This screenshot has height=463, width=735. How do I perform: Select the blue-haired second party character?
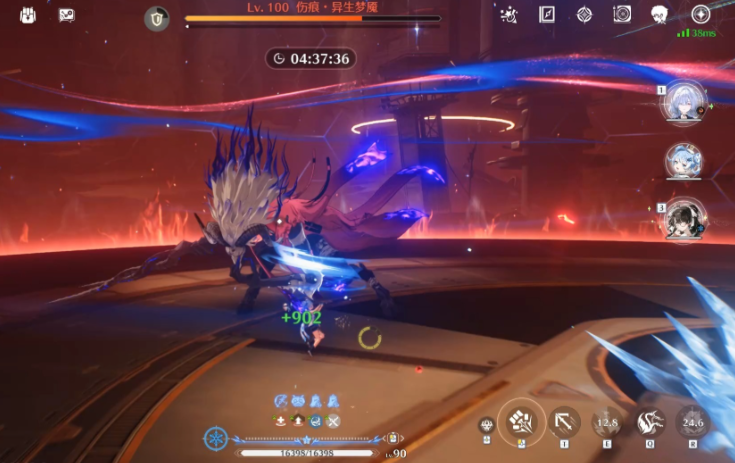click(685, 161)
